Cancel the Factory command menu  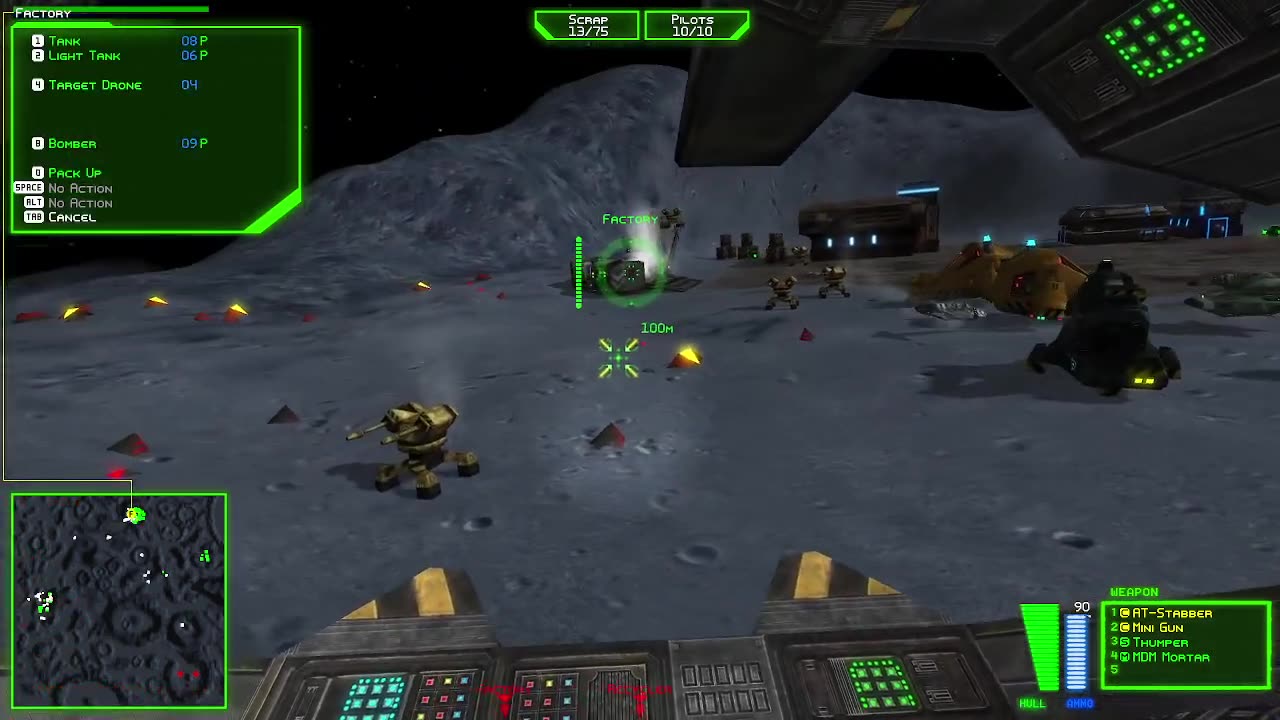tap(72, 217)
